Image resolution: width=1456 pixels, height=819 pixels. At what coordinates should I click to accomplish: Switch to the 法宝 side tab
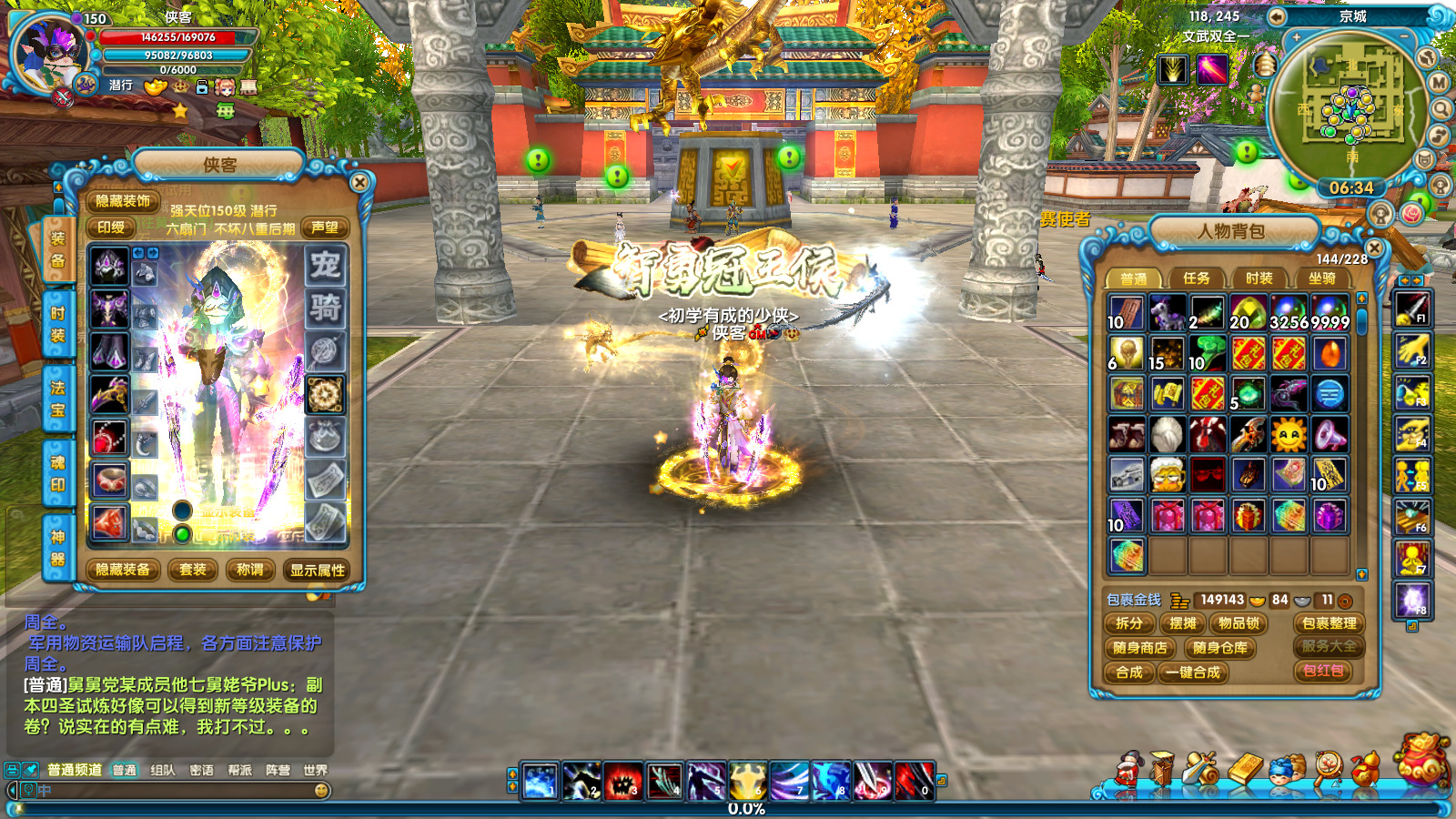pyautogui.click(x=57, y=399)
